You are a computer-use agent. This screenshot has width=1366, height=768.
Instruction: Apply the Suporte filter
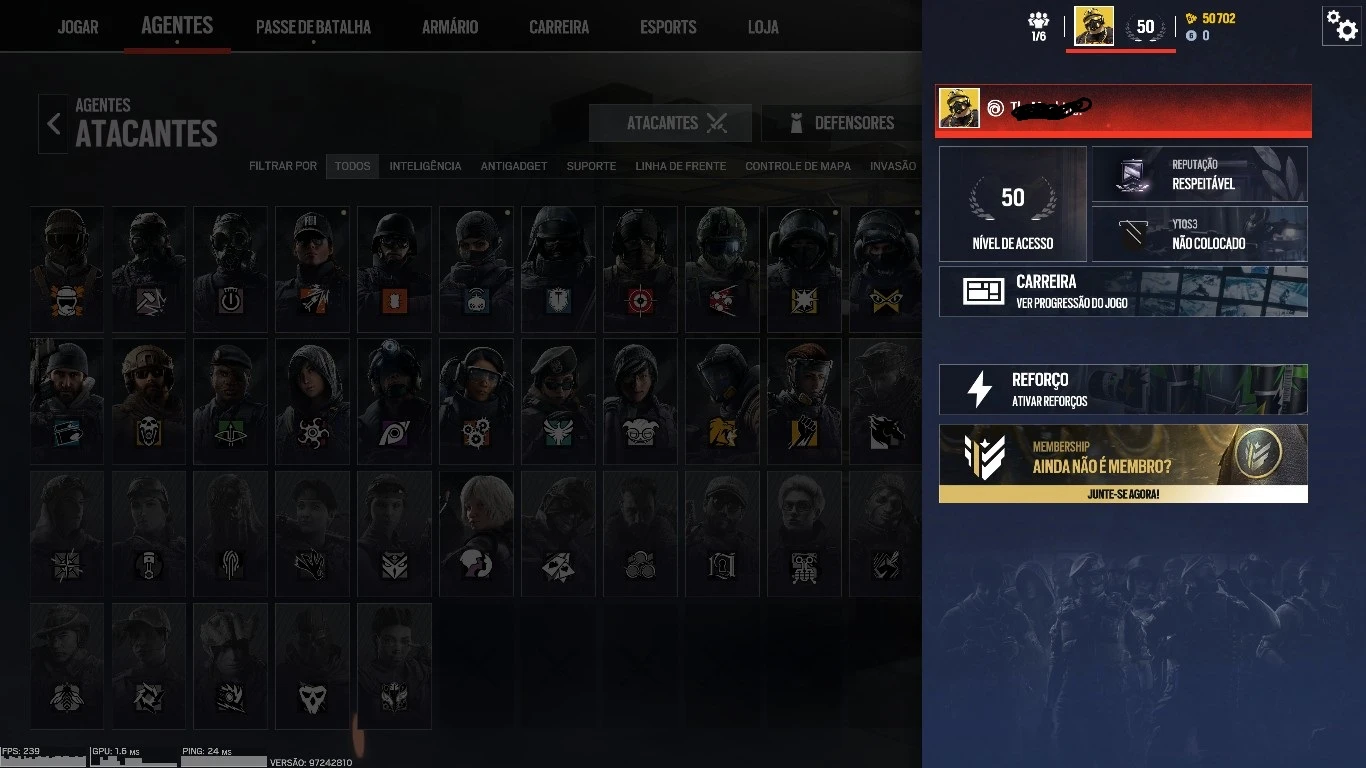(591, 166)
